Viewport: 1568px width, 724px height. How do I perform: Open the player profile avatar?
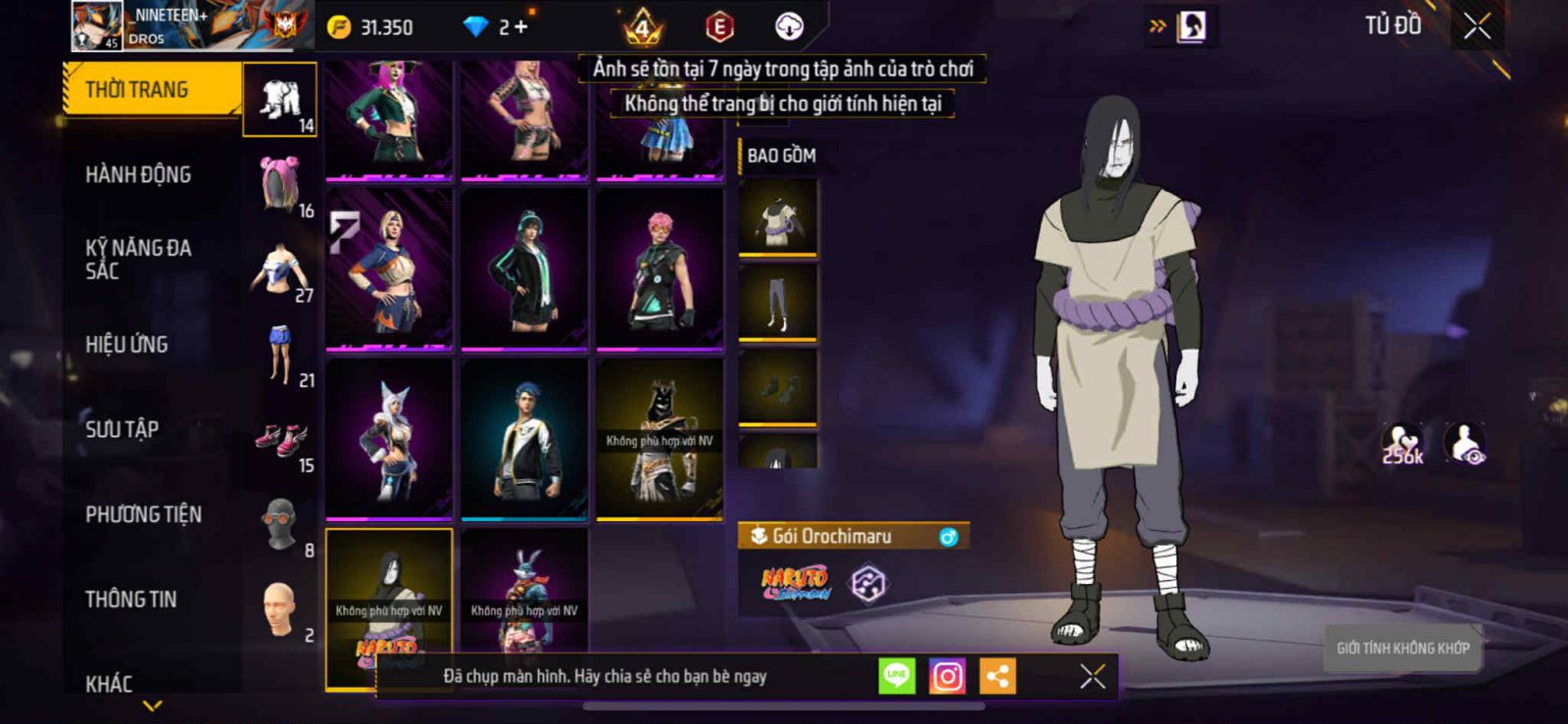tap(97, 26)
